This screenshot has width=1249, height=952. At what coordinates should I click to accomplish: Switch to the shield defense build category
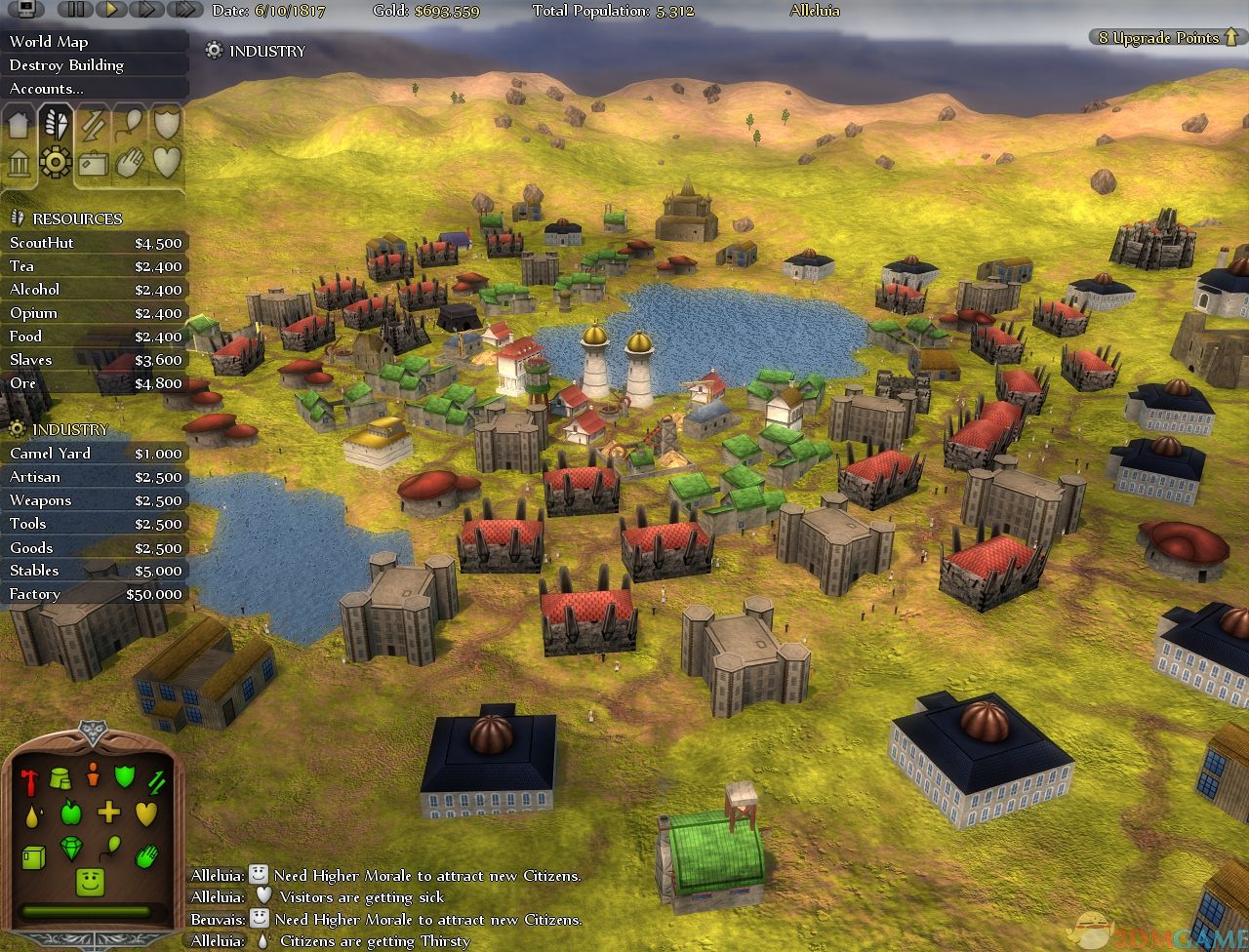[x=167, y=123]
